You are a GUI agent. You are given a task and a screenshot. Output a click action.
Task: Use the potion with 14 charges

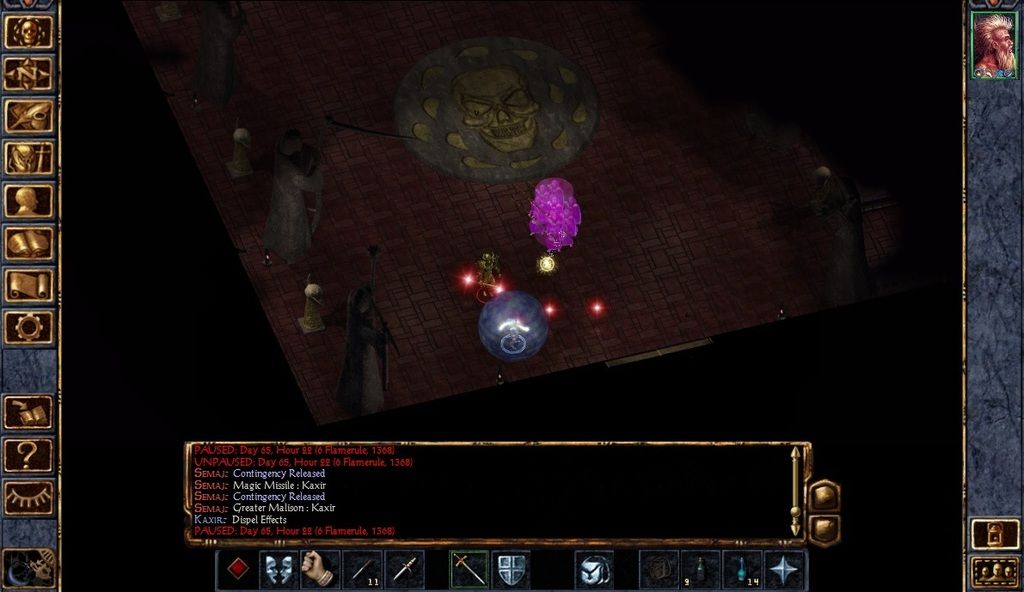pyautogui.click(x=743, y=569)
